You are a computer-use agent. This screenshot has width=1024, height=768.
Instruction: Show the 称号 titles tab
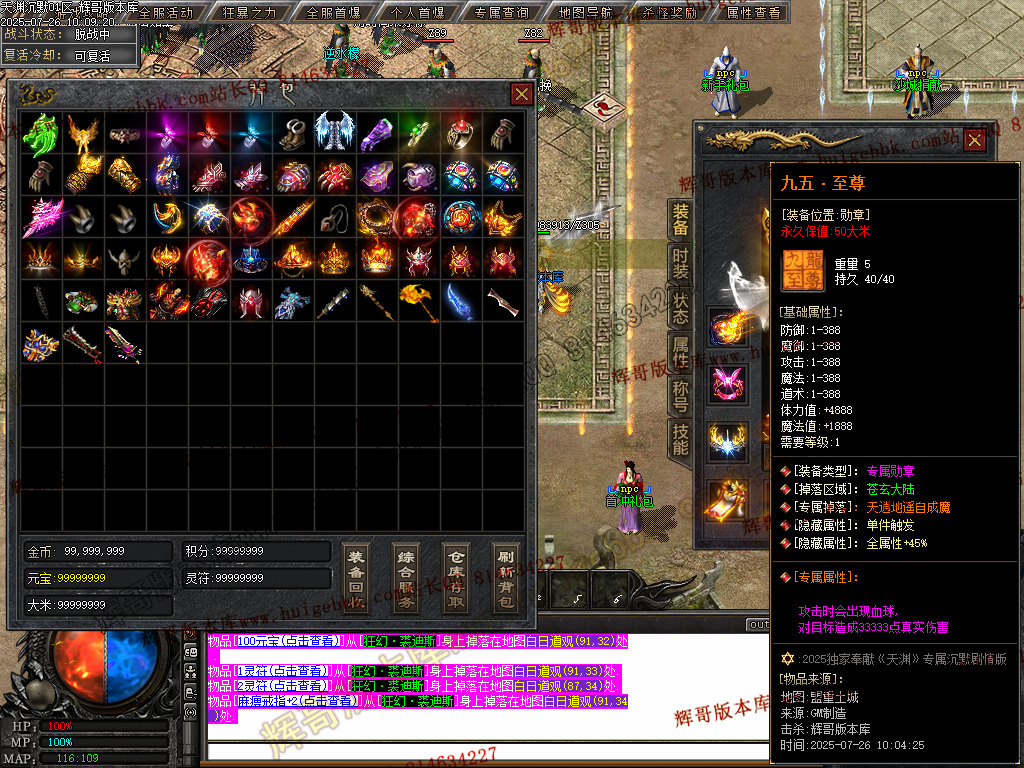pyautogui.click(x=680, y=396)
